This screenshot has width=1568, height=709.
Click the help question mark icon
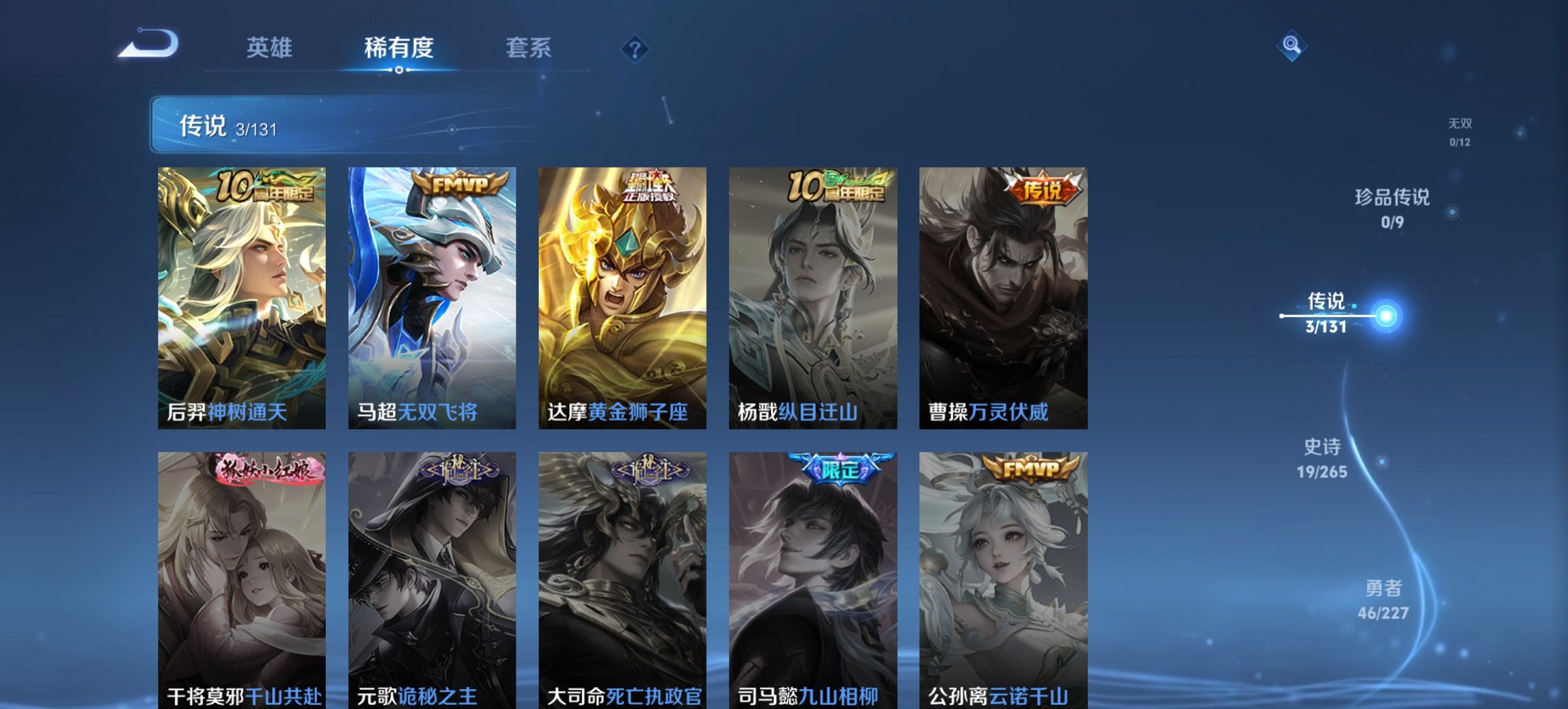(x=634, y=48)
